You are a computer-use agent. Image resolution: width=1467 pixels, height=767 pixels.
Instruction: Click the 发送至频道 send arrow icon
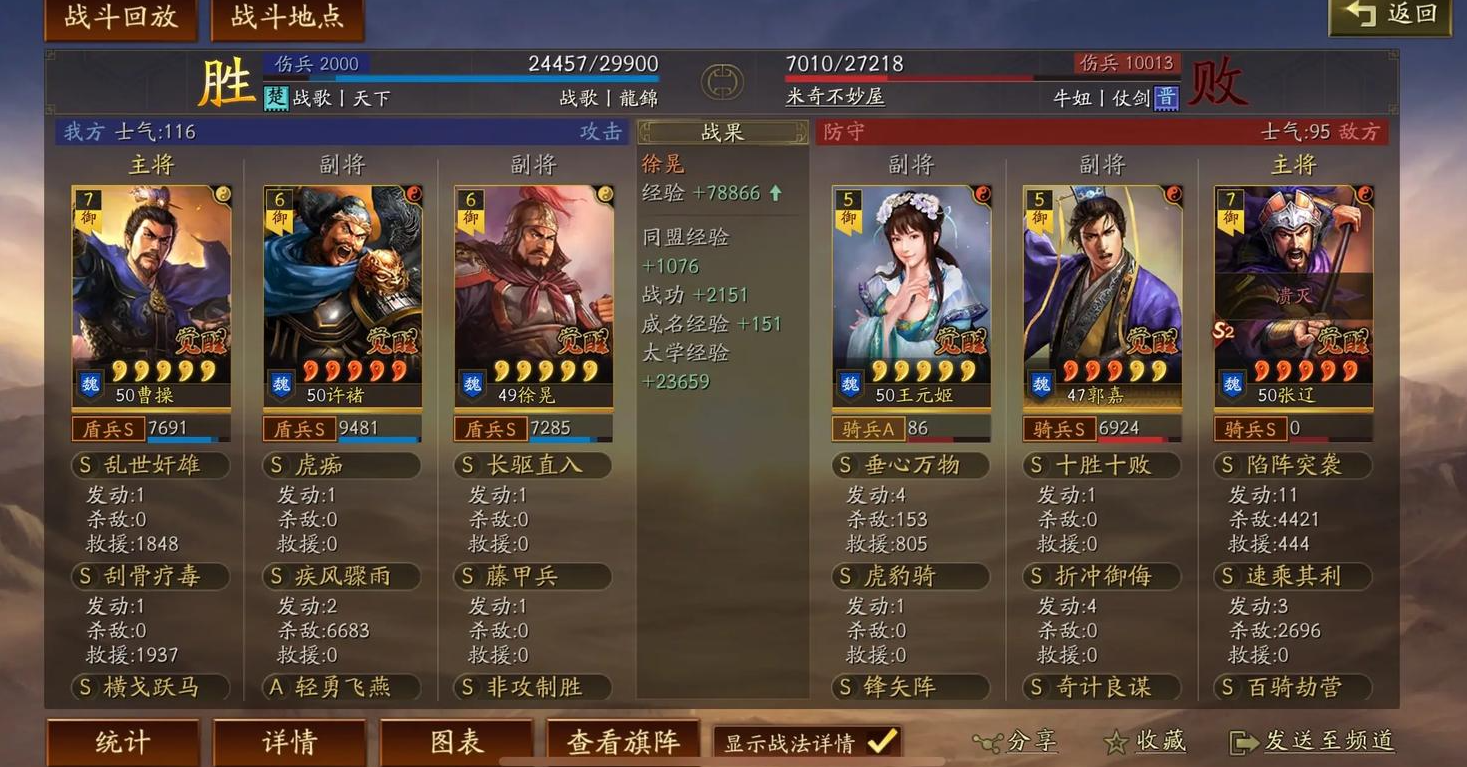click(1244, 740)
